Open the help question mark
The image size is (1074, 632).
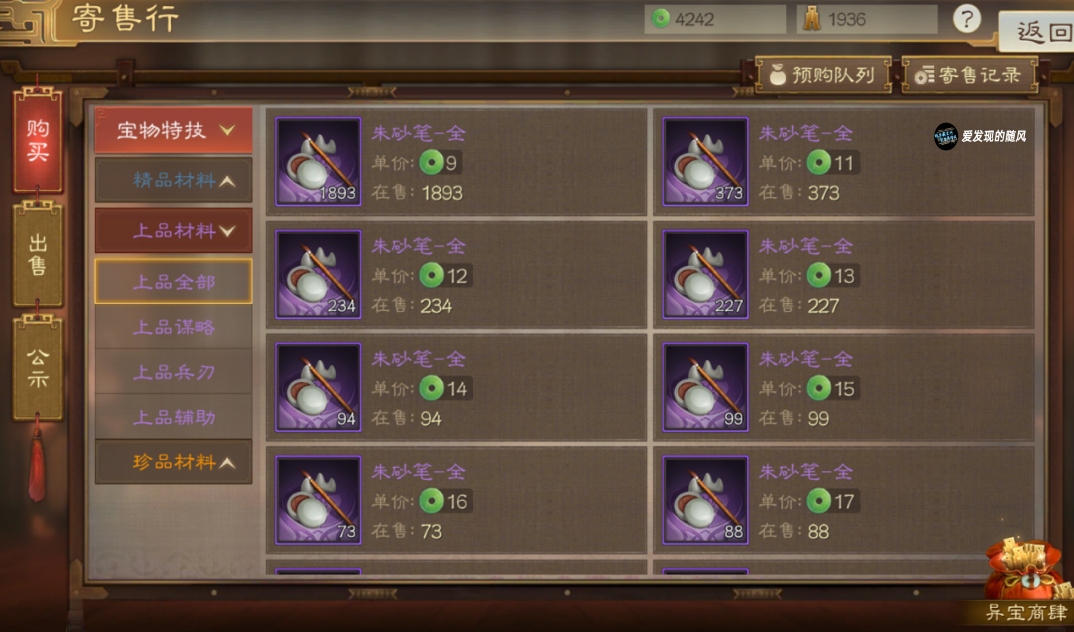(x=966, y=19)
